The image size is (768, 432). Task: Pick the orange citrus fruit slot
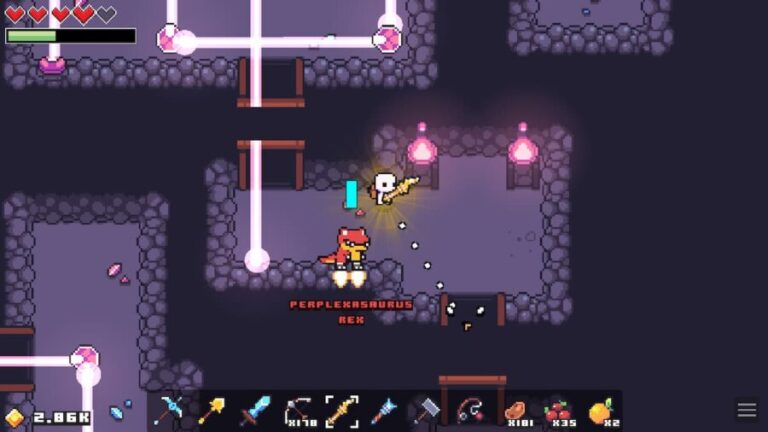pyautogui.click(x=600, y=410)
